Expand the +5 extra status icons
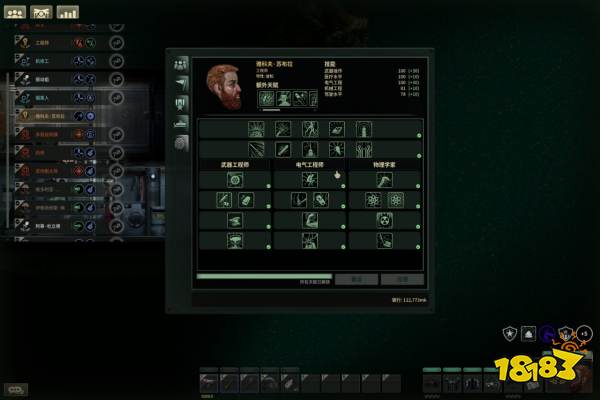This screenshot has width=600, height=400. tap(584, 334)
